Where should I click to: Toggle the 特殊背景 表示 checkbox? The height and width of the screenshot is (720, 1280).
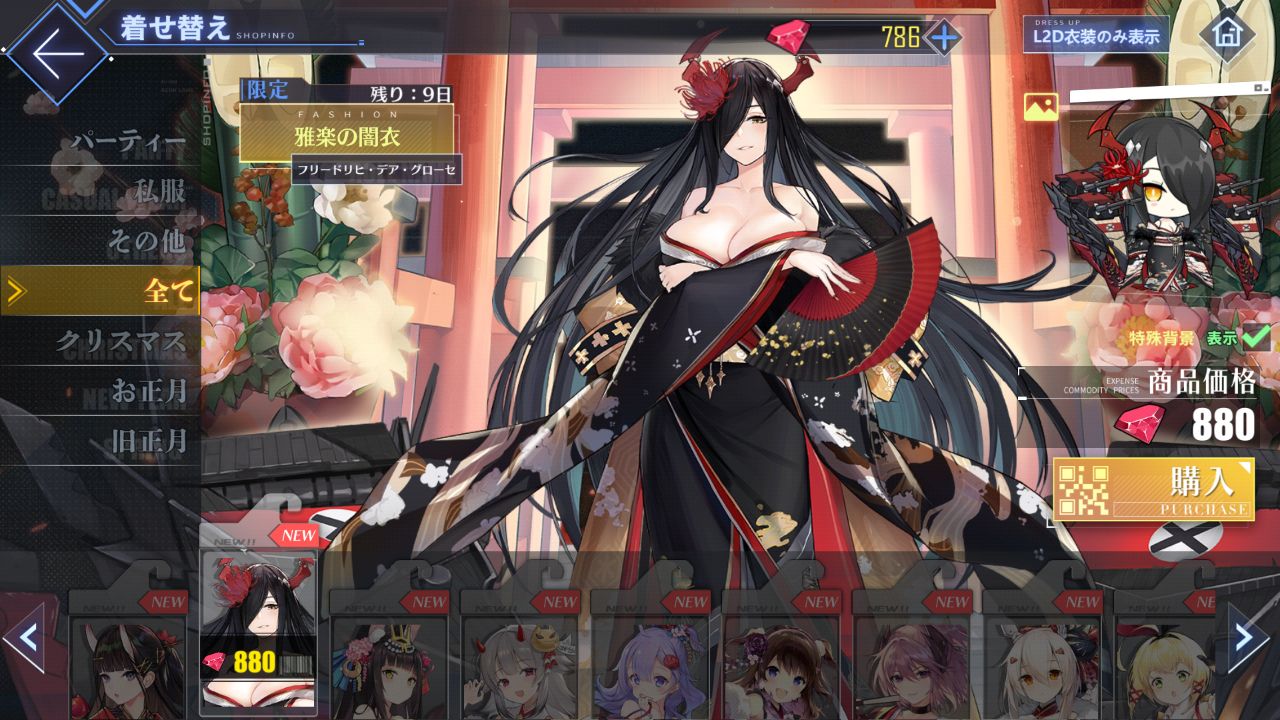[x=1254, y=338]
